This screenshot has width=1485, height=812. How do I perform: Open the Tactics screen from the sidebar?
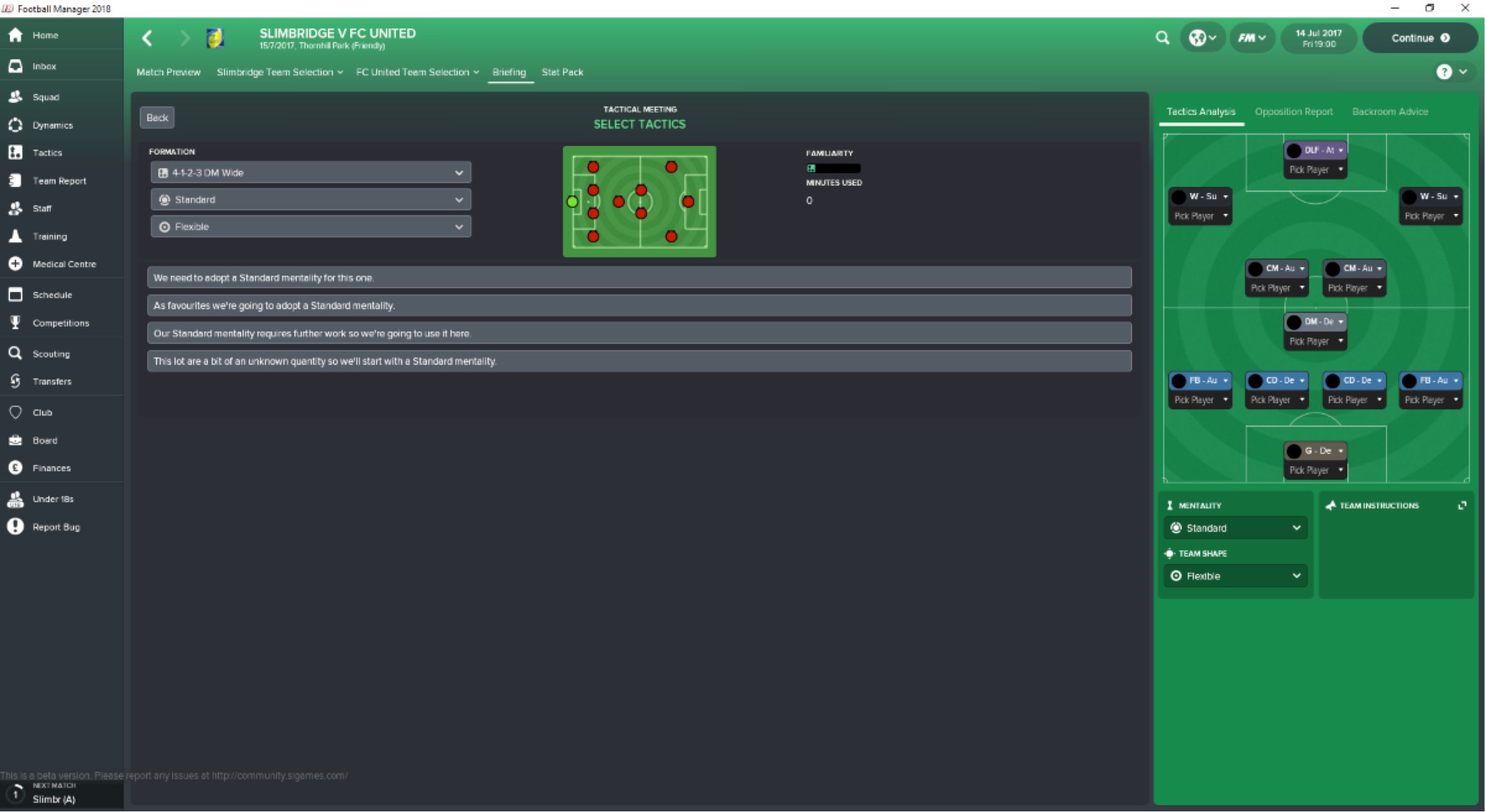tap(47, 152)
